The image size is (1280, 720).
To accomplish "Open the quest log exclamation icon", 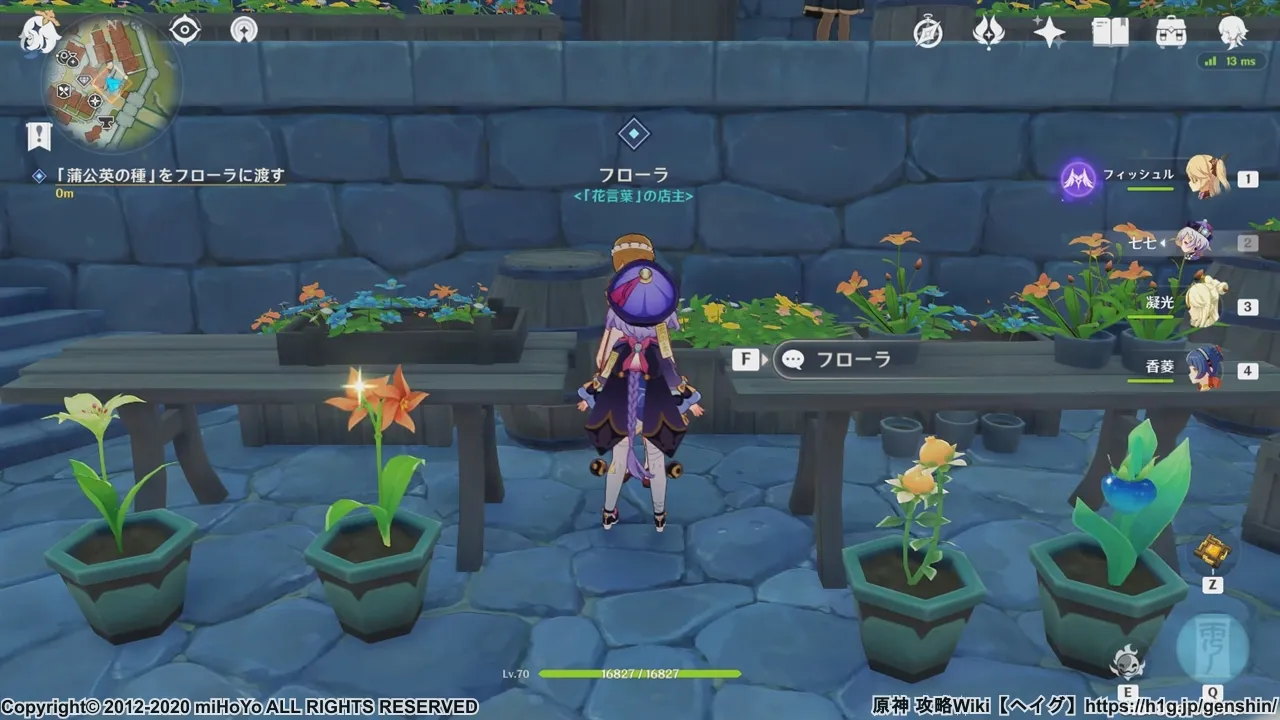I will point(39,136).
